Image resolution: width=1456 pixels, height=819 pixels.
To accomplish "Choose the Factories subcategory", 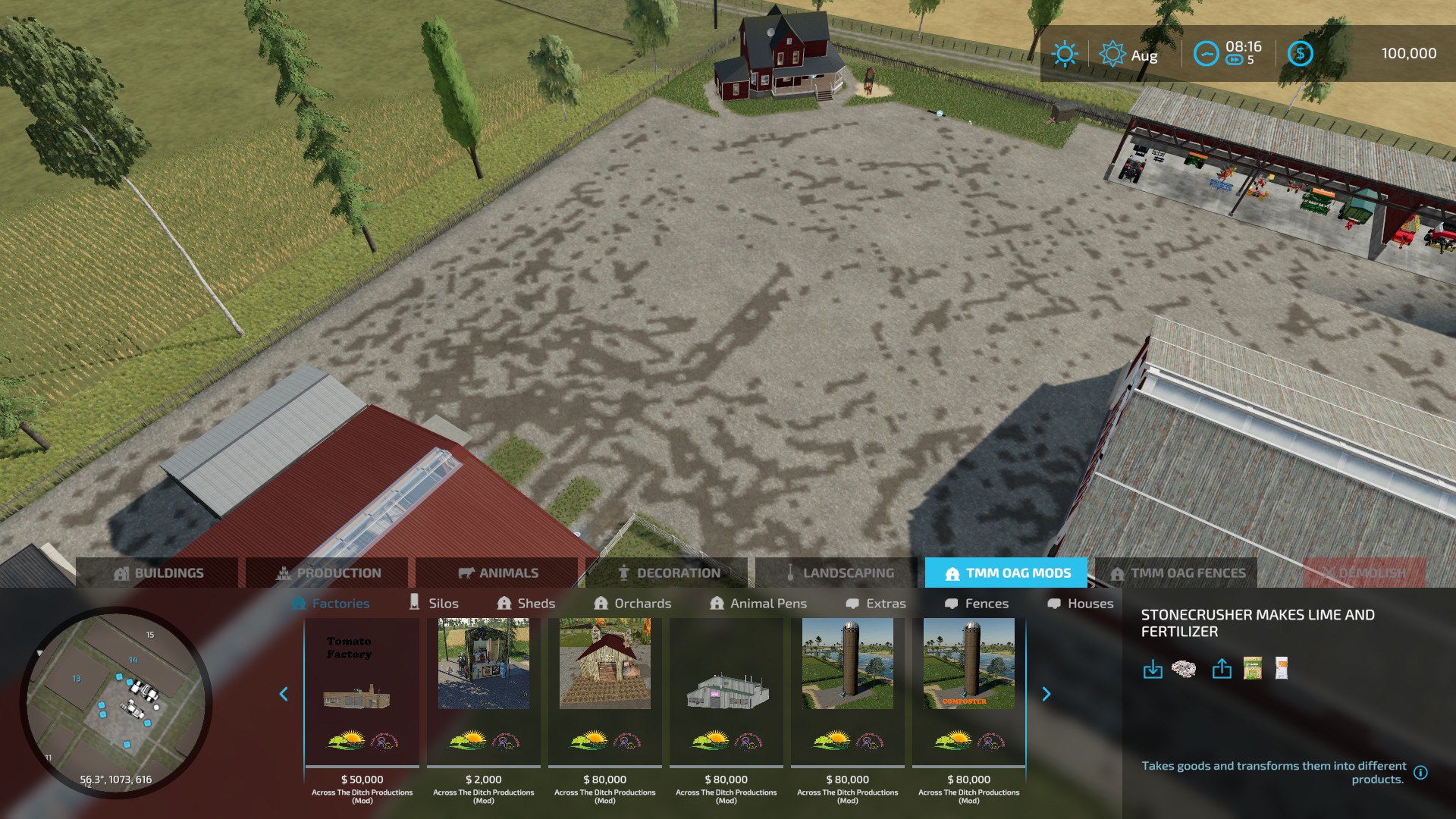I will click(331, 604).
